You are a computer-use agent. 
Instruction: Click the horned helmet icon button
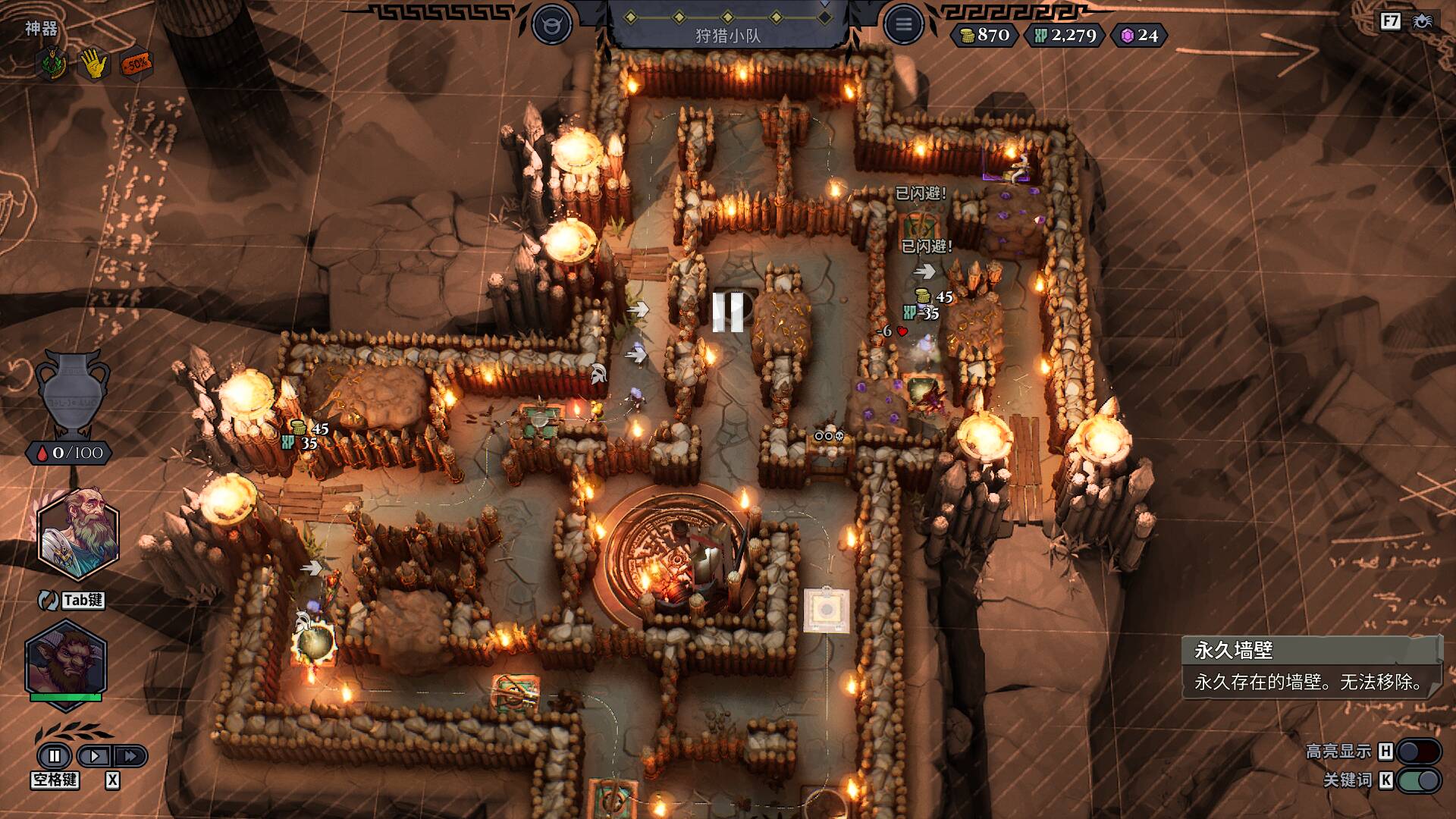click(x=551, y=25)
